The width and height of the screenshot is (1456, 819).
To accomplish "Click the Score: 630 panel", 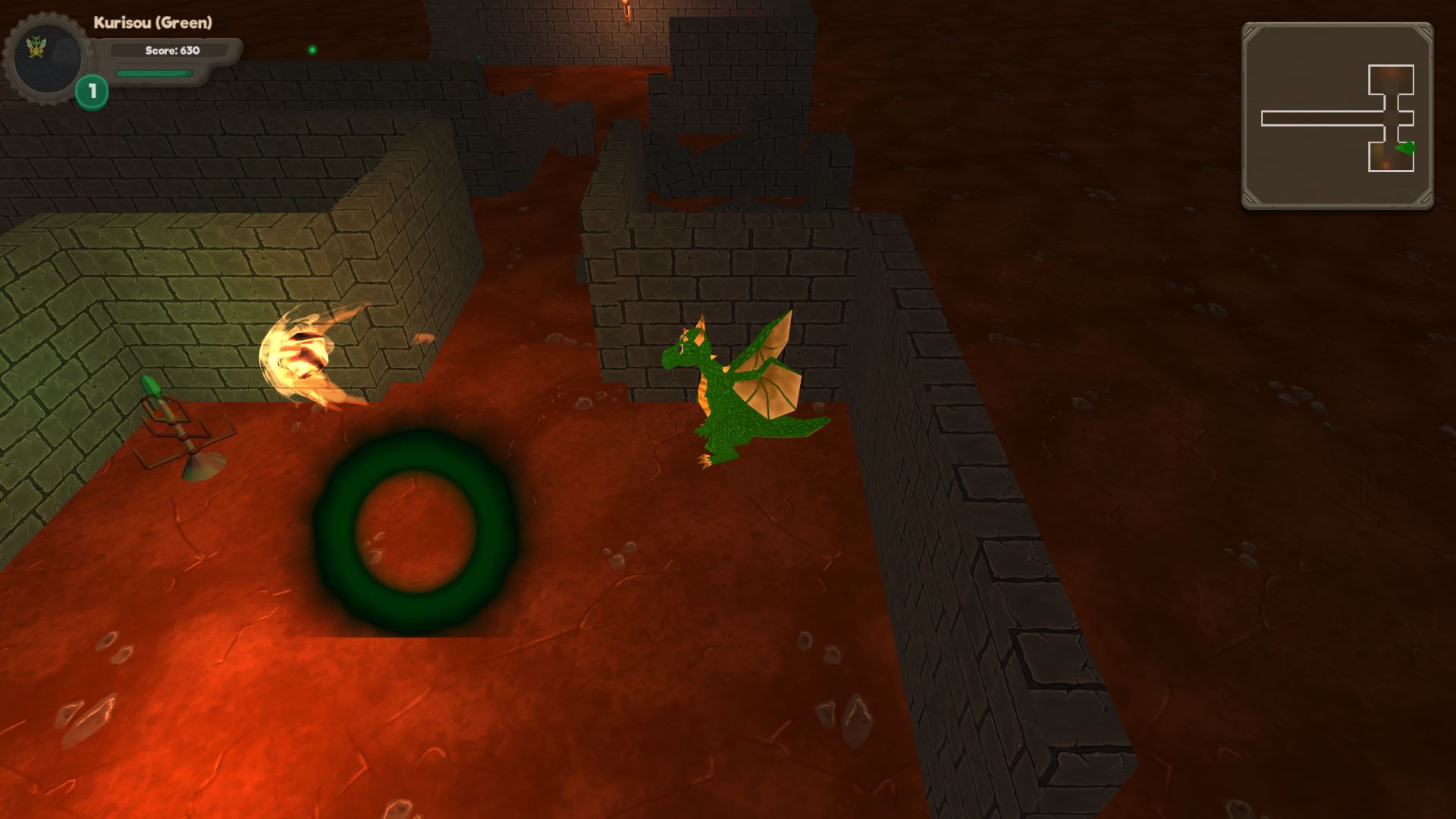I will click(173, 51).
